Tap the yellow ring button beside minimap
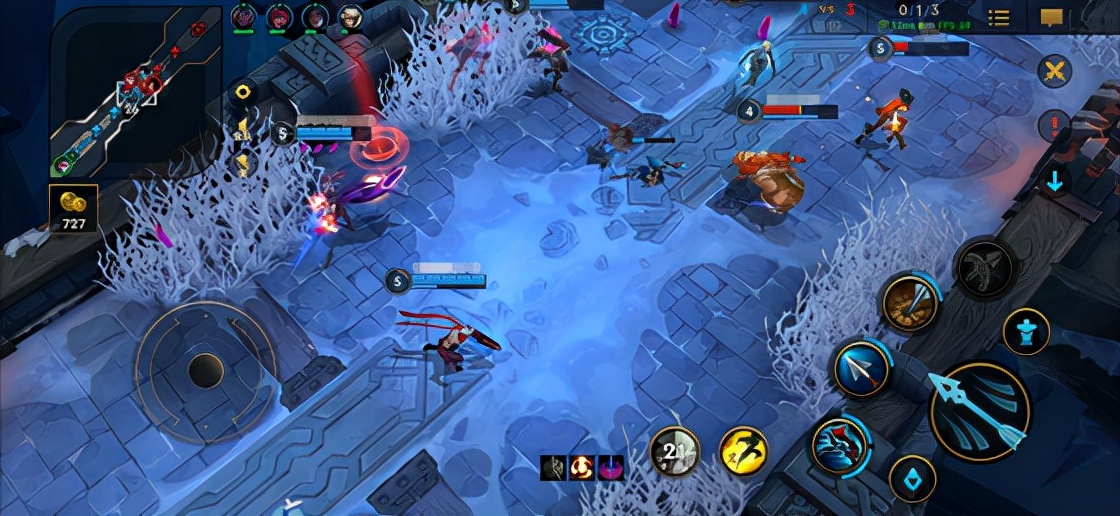1120x516 pixels. click(241, 92)
